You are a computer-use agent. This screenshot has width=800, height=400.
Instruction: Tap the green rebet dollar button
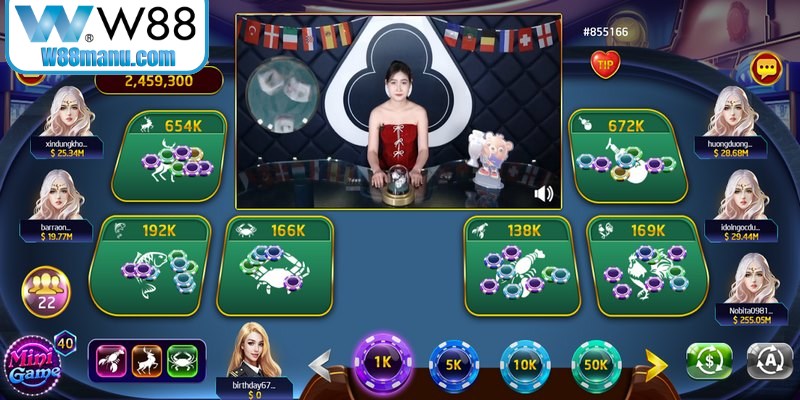(709, 361)
